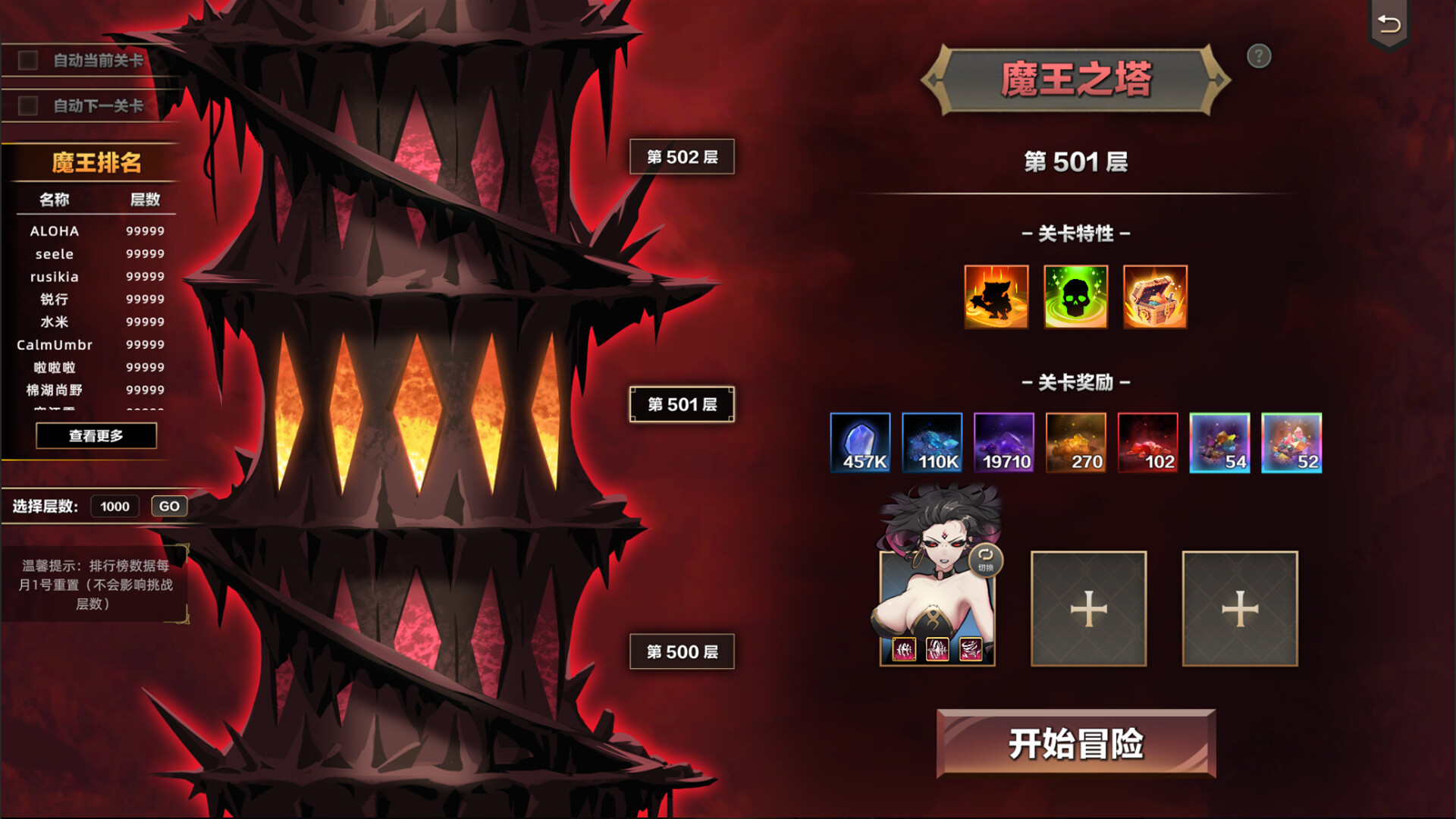The image size is (1456, 819).
Task: Click the 270 gold ore reward icon
Action: pyautogui.click(x=1077, y=442)
